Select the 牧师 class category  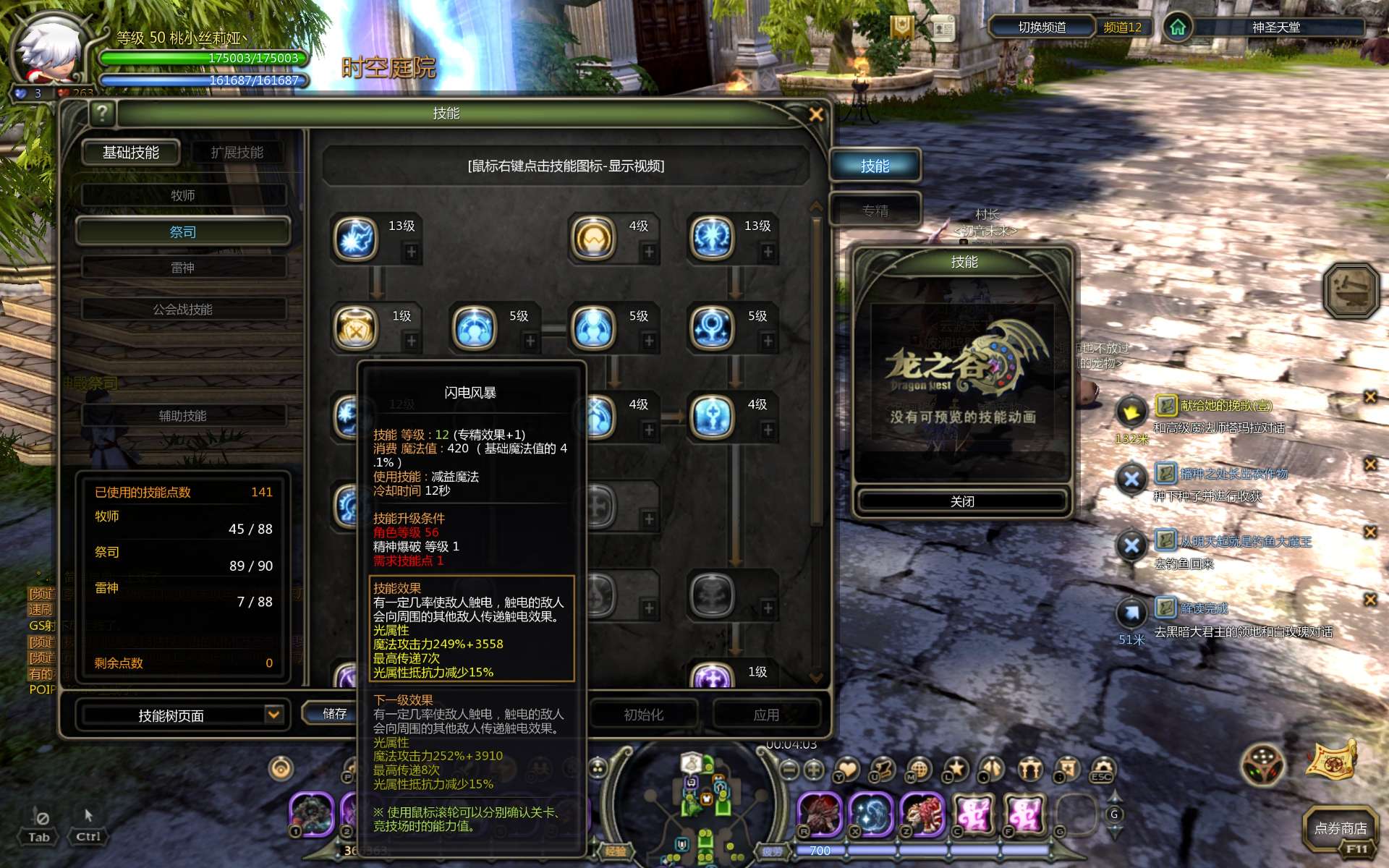(183, 195)
